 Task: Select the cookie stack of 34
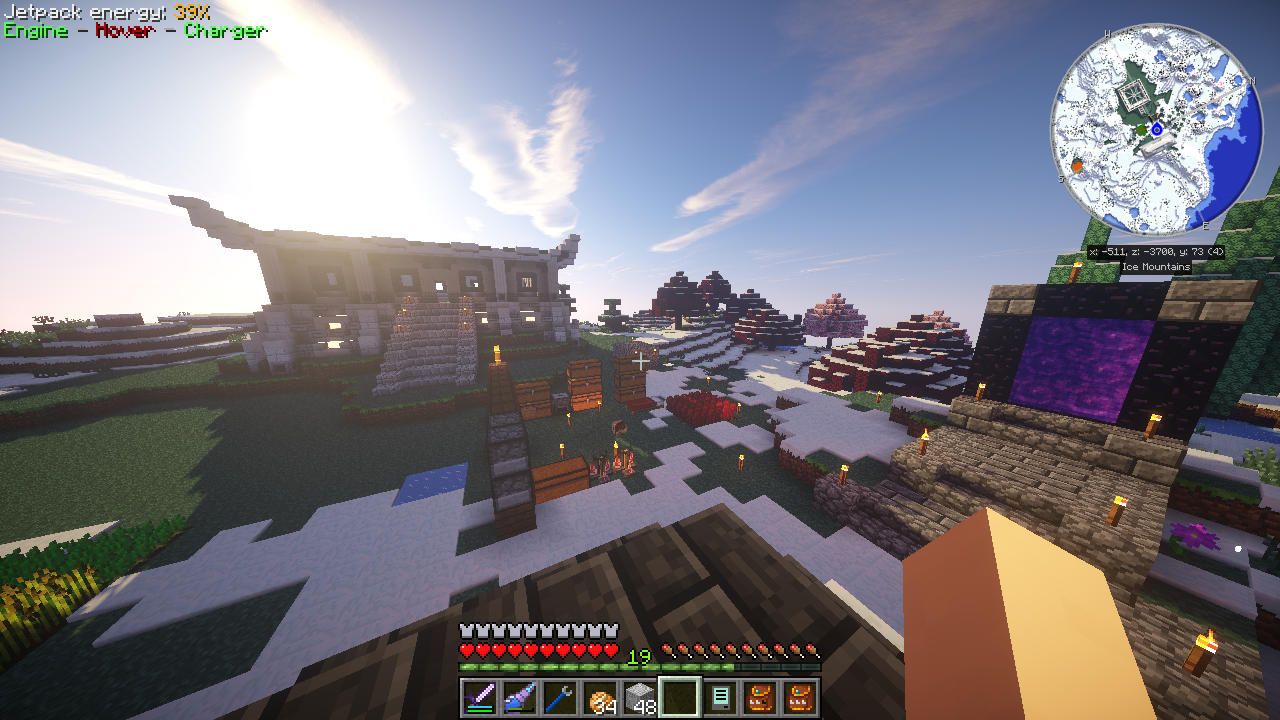pos(600,697)
